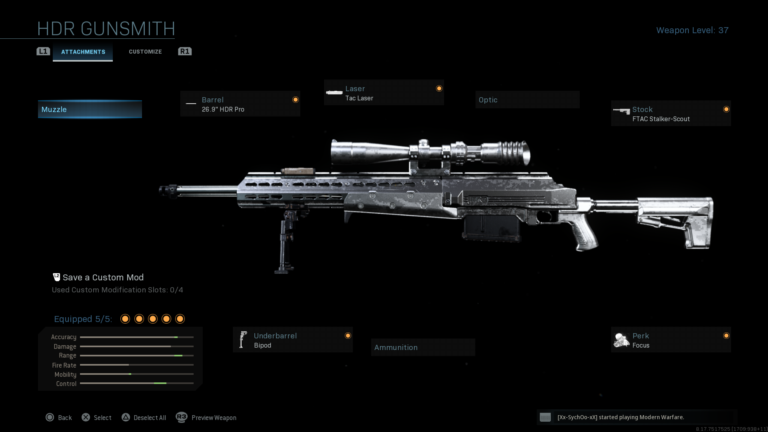Open the Barrel 26.9" HDR Pro slot
The height and width of the screenshot is (432, 768).
[241, 104]
